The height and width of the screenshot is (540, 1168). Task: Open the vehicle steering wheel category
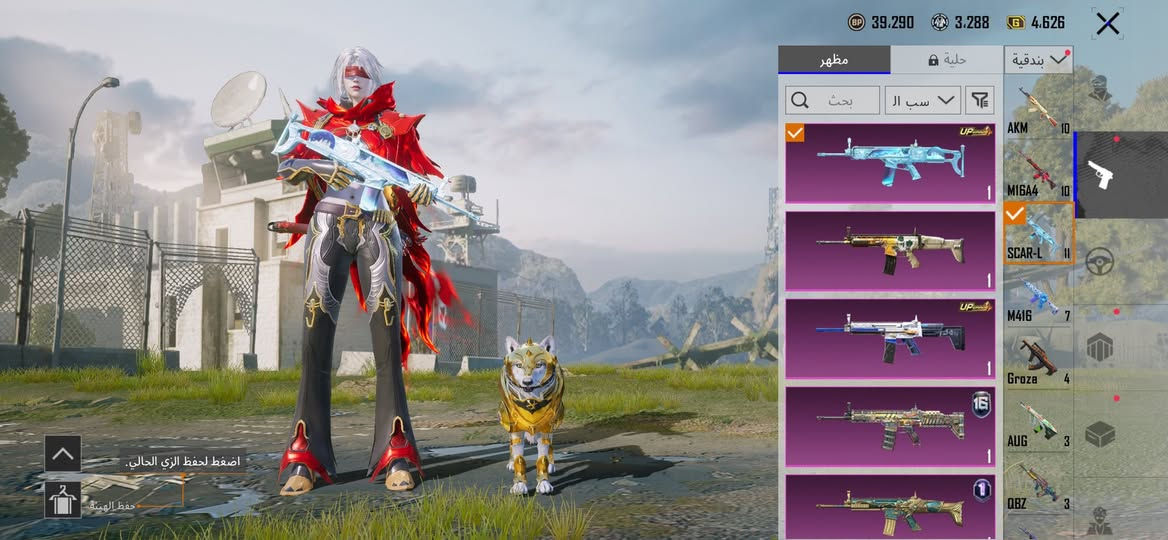click(x=1100, y=262)
